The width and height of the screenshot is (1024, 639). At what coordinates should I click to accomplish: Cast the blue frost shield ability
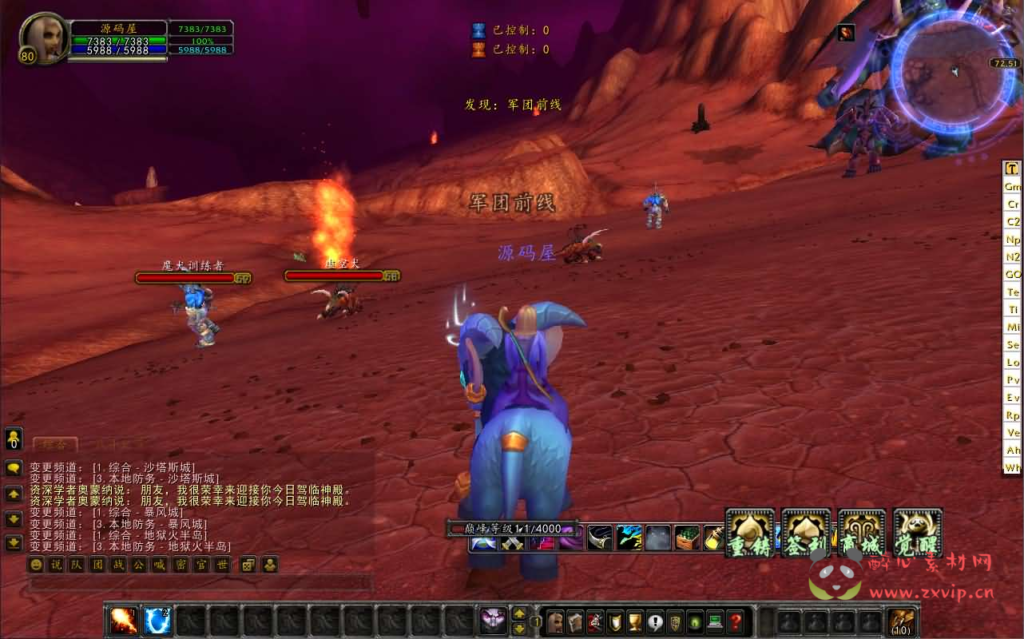(x=157, y=621)
